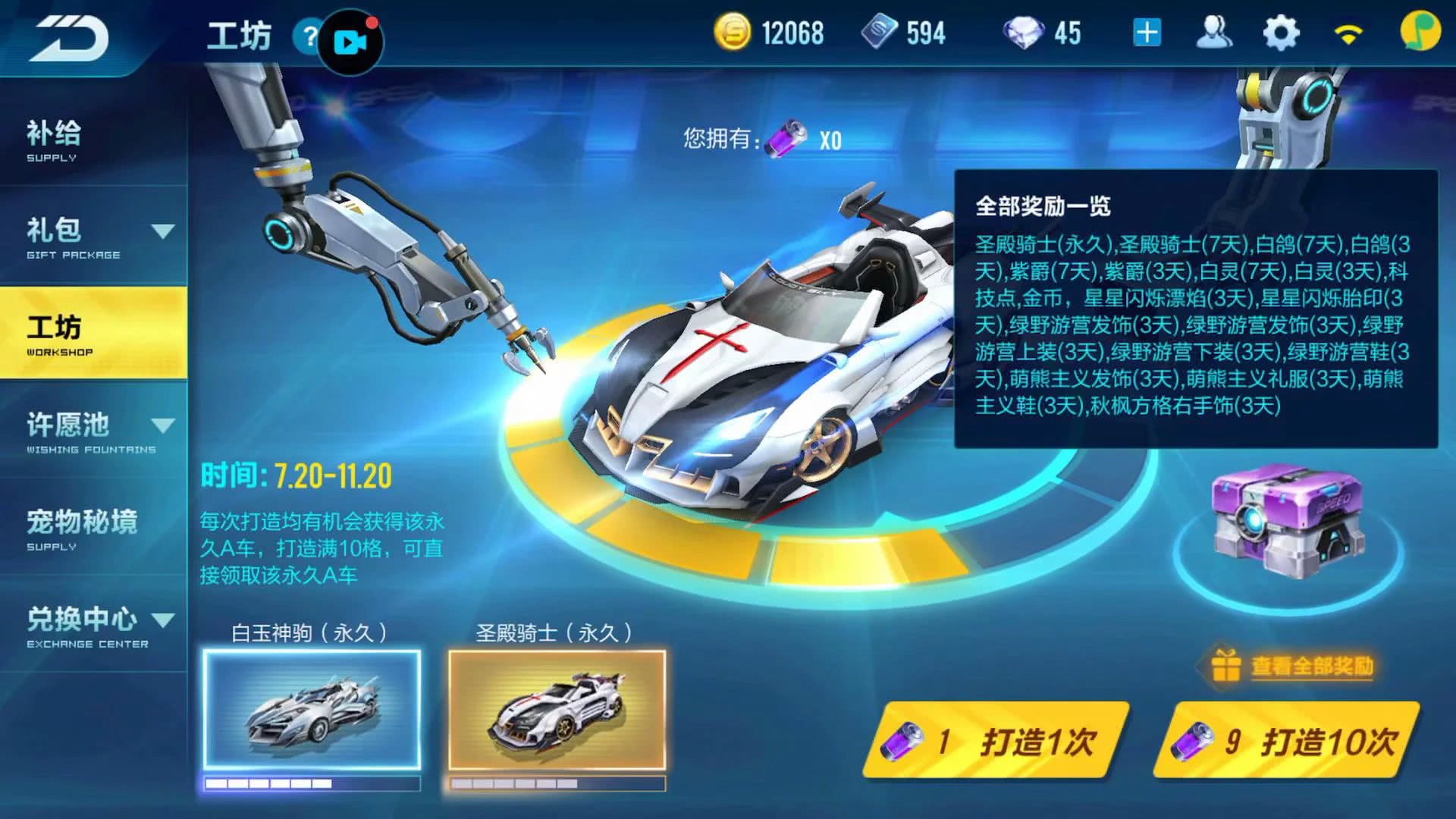Click the network signal icon
This screenshot has width=1456, height=819.
(1346, 32)
